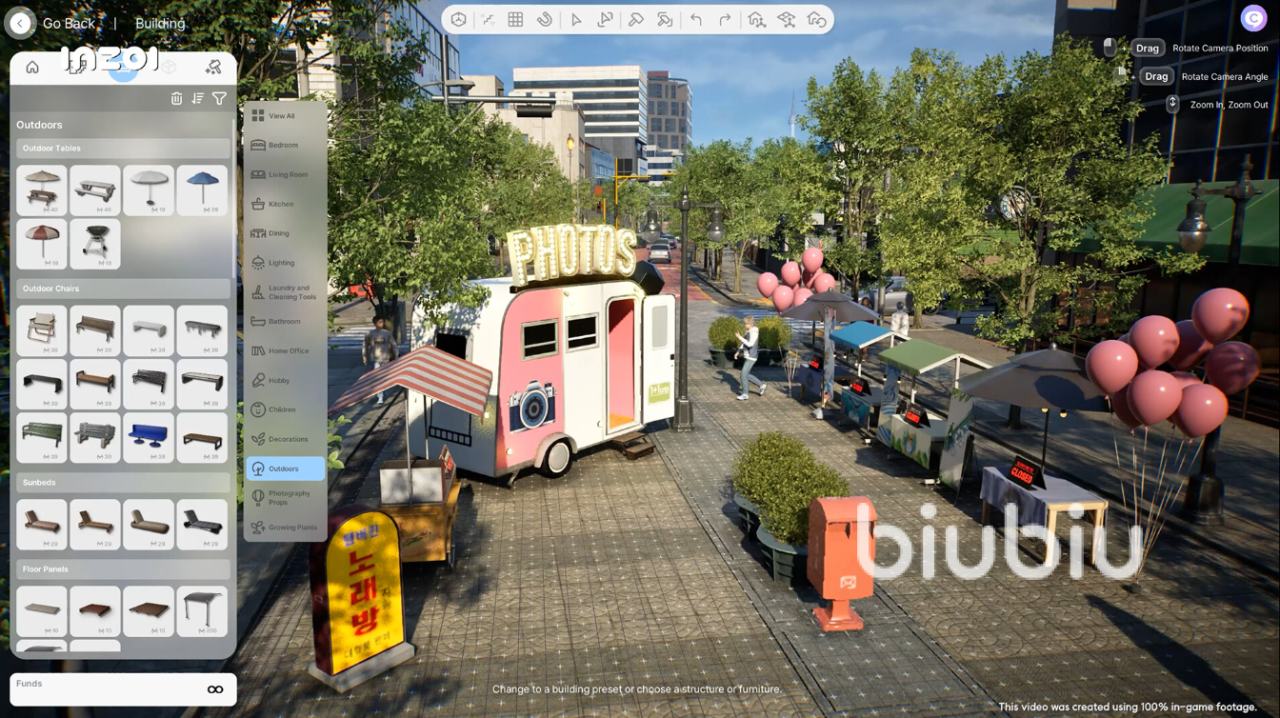The width and height of the screenshot is (1280, 718).
Task: Pick the red and white striped umbrella
Action: [42, 243]
